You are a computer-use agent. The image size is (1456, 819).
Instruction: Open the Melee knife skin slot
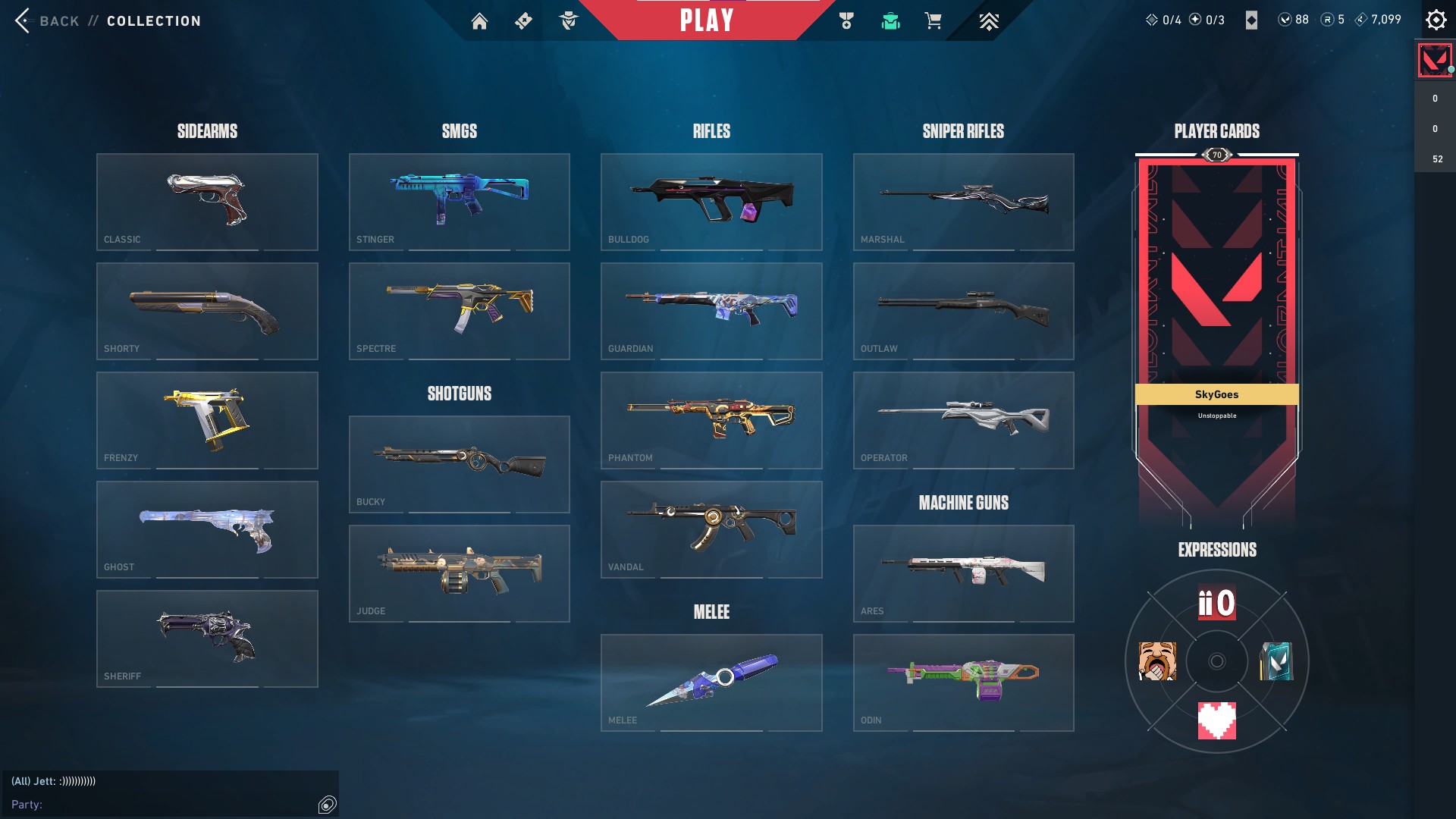(x=711, y=682)
